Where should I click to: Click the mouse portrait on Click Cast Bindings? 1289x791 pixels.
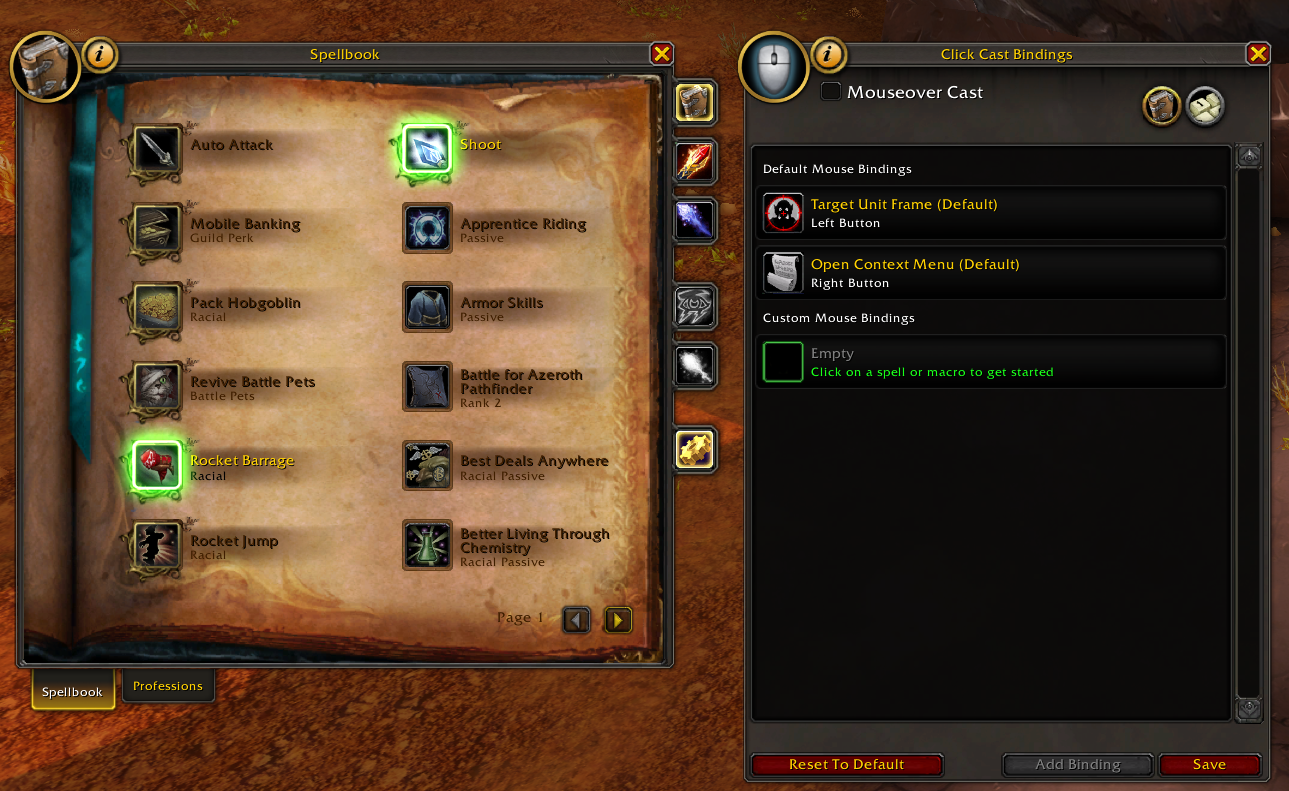(x=773, y=67)
